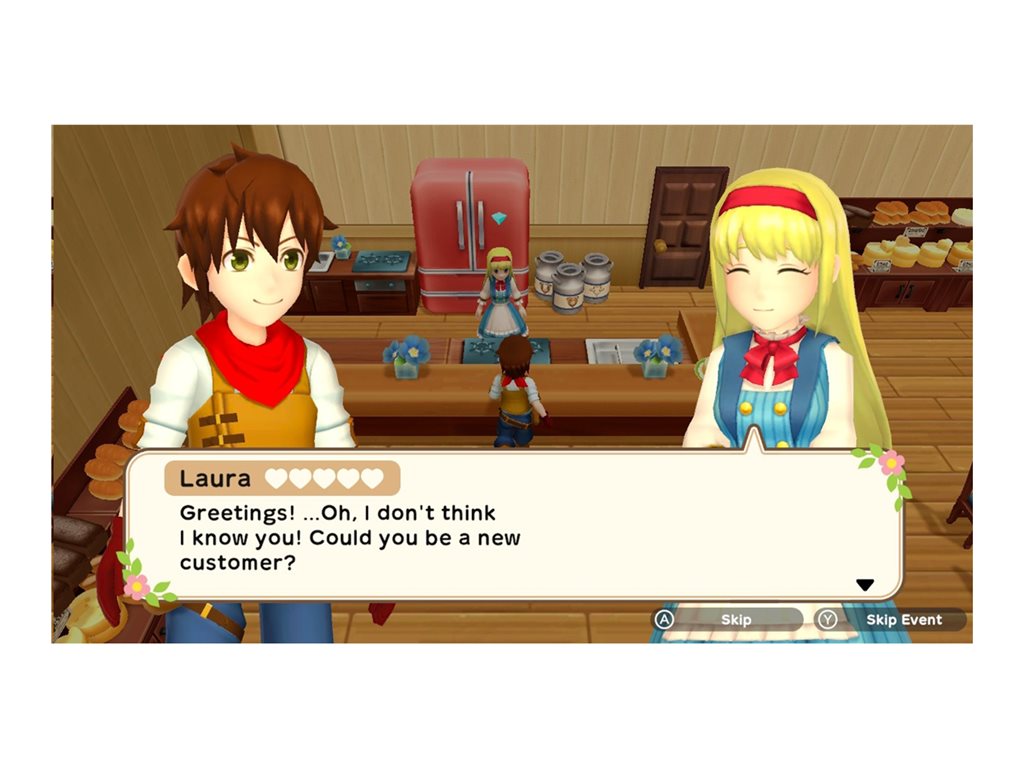Advance dialogue with the black arrow indicator
The width and height of the screenshot is (1024, 768).
[865, 585]
